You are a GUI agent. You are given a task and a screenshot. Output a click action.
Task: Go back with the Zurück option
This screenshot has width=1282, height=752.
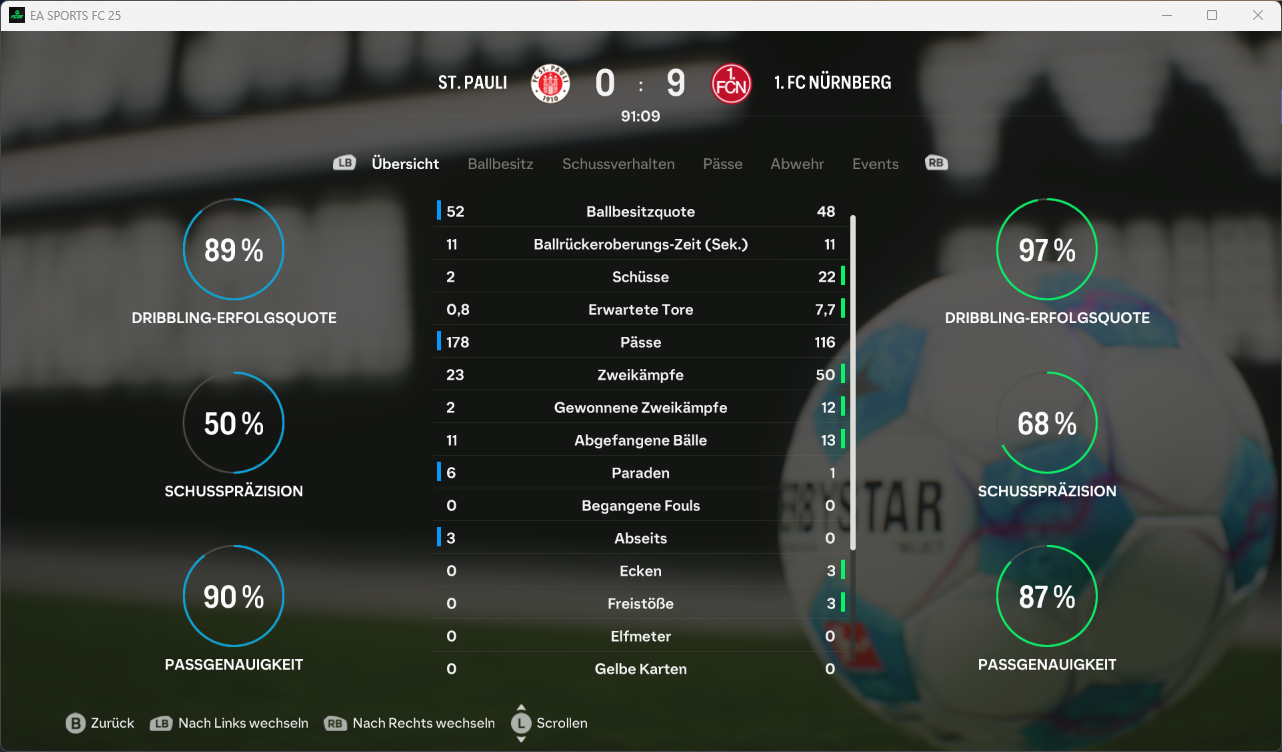coord(100,723)
